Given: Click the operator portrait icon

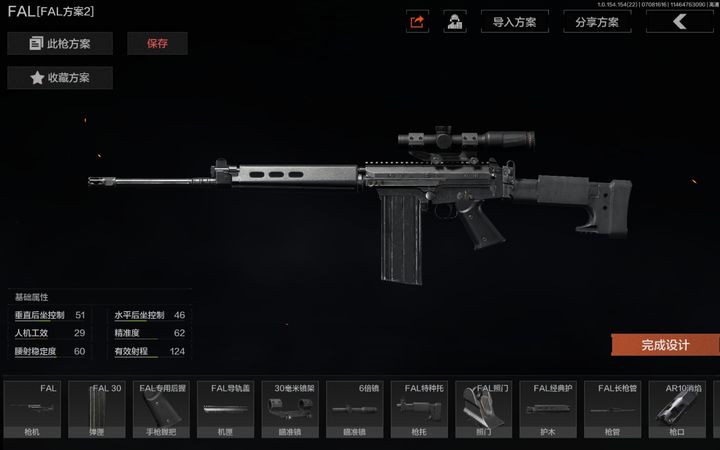Looking at the screenshot, I should click(455, 21).
